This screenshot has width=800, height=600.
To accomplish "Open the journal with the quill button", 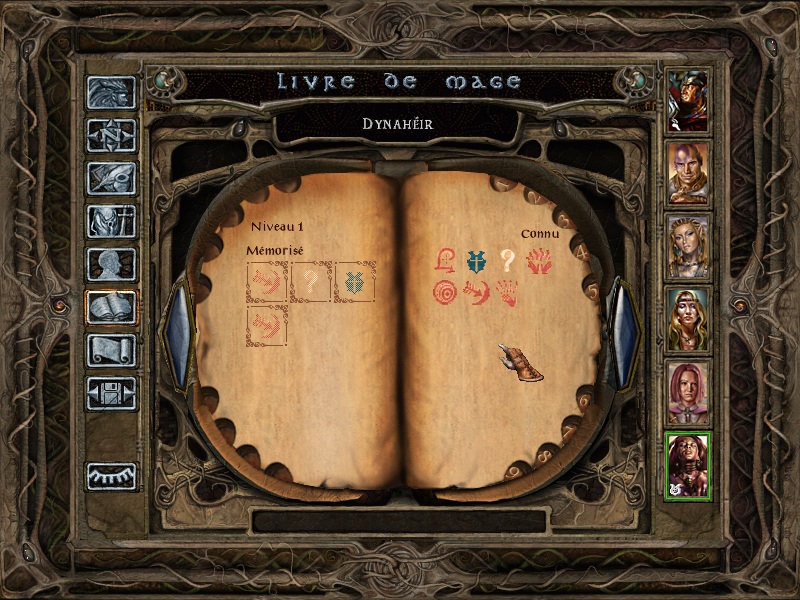I will point(111,178).
